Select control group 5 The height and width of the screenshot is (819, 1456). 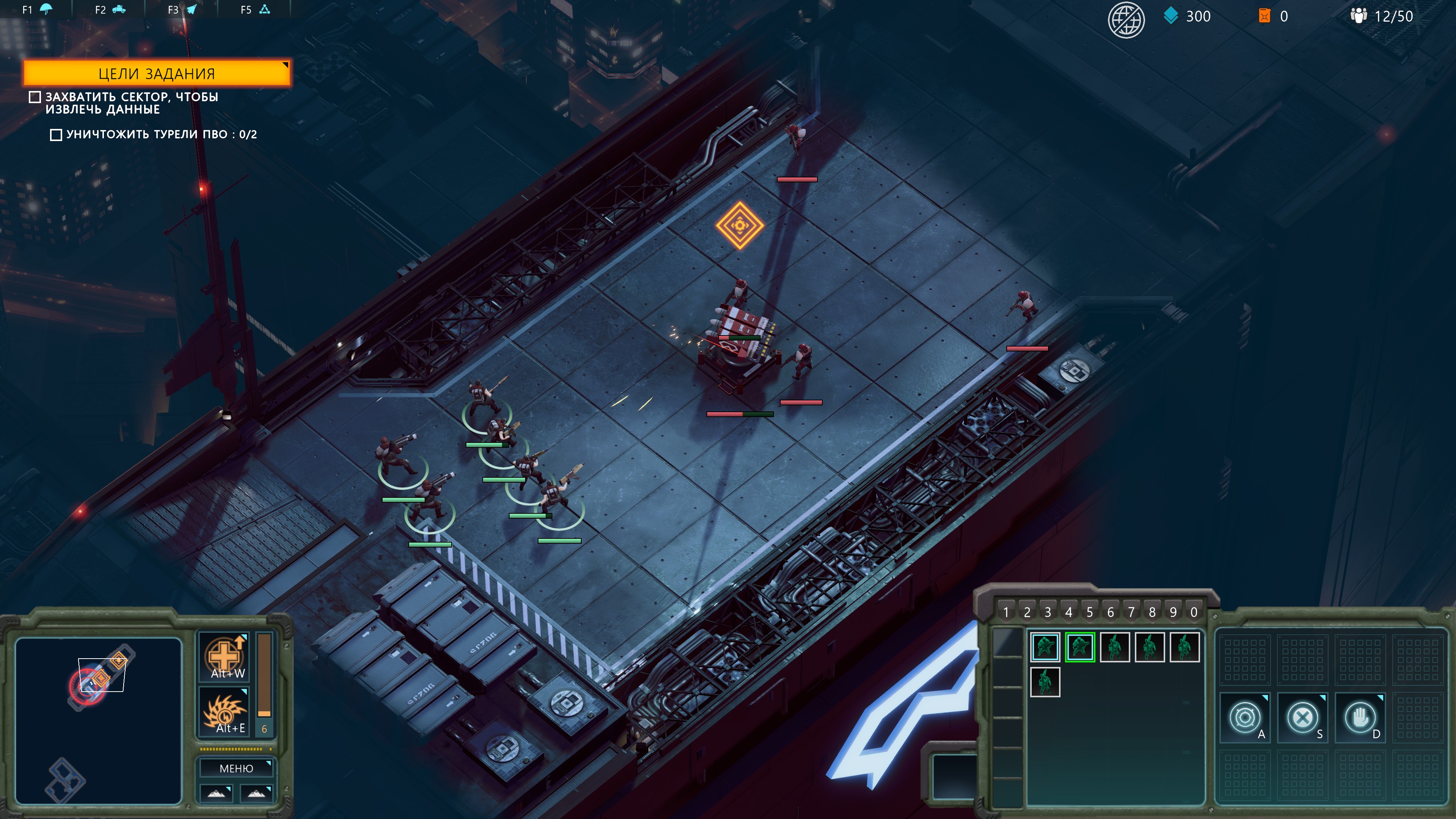pos(1089,612)
